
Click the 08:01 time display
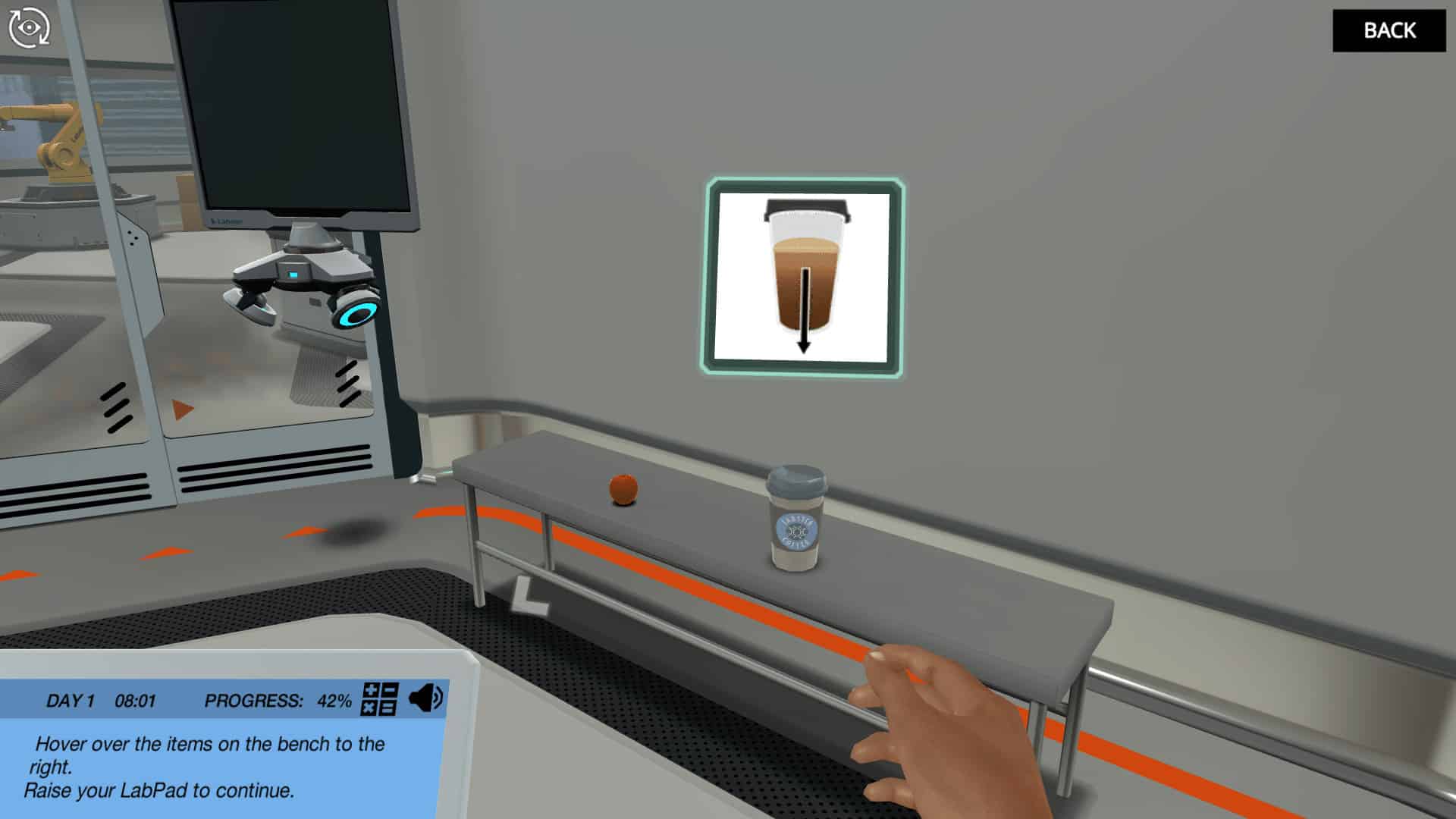133,700
